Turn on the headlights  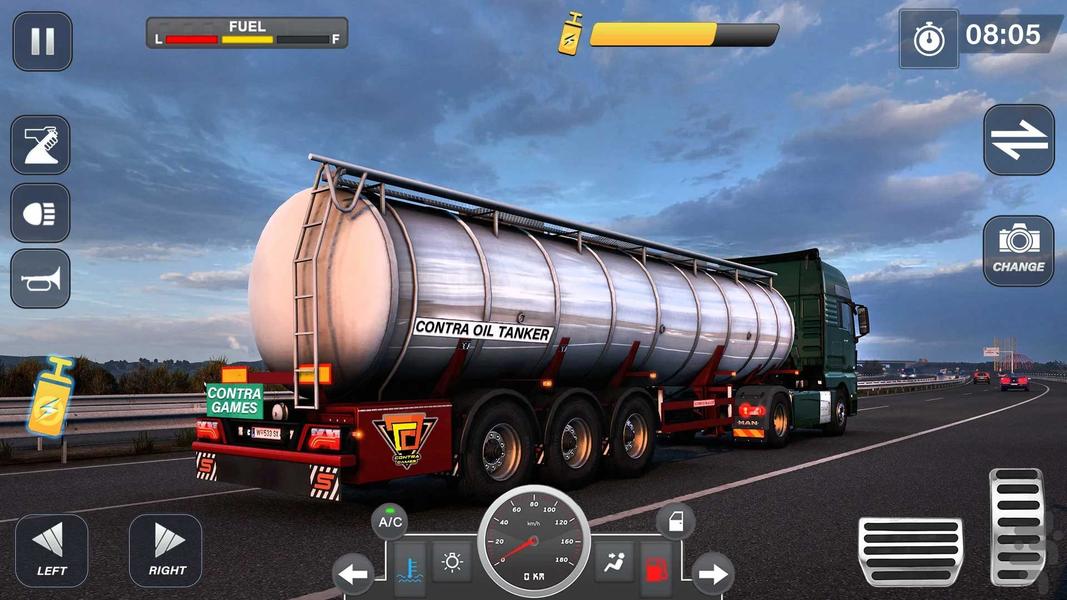point(40,212)
